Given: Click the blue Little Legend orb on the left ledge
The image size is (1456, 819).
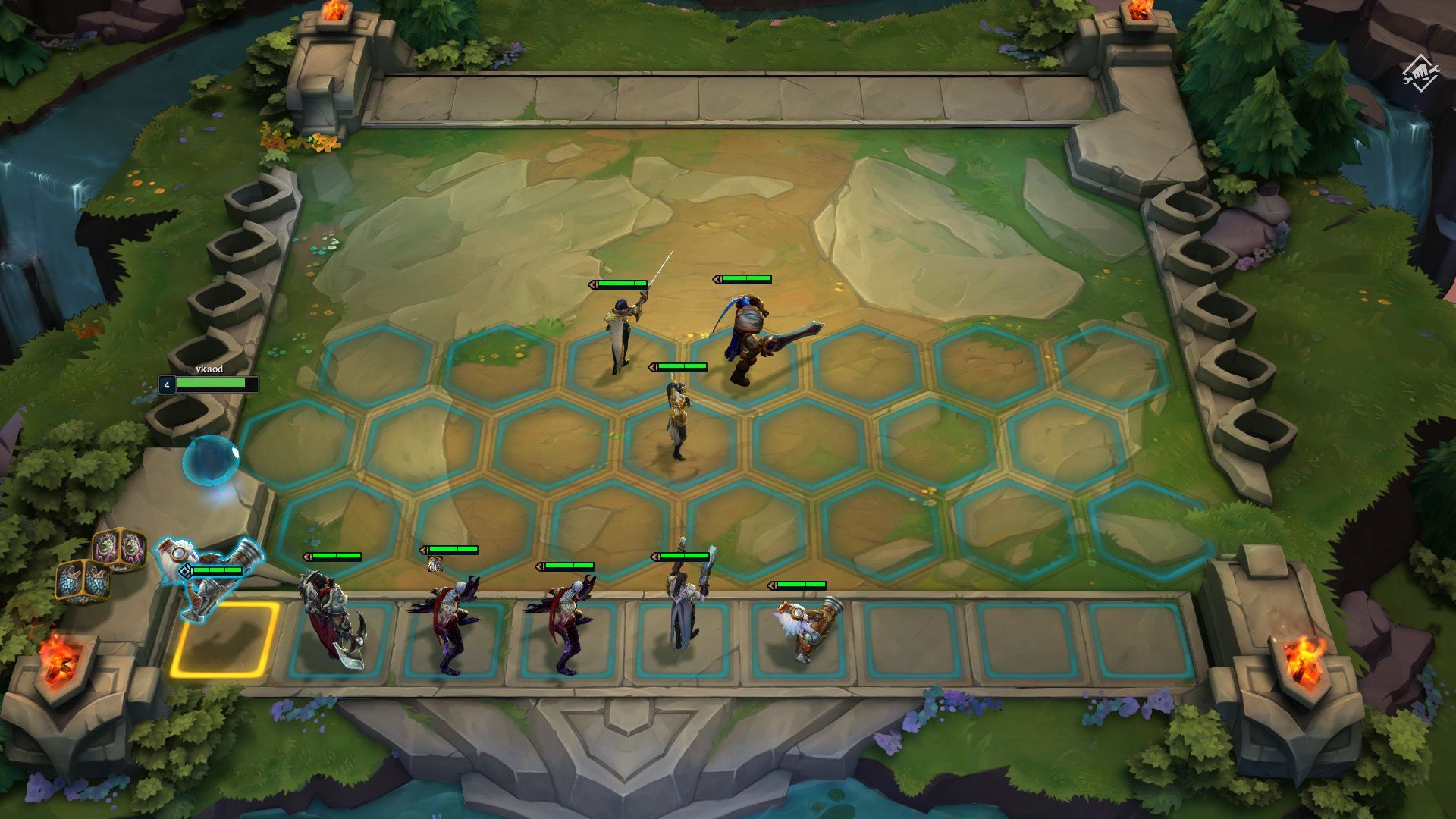Looking at the screenshot, I should tap(212, 459).
